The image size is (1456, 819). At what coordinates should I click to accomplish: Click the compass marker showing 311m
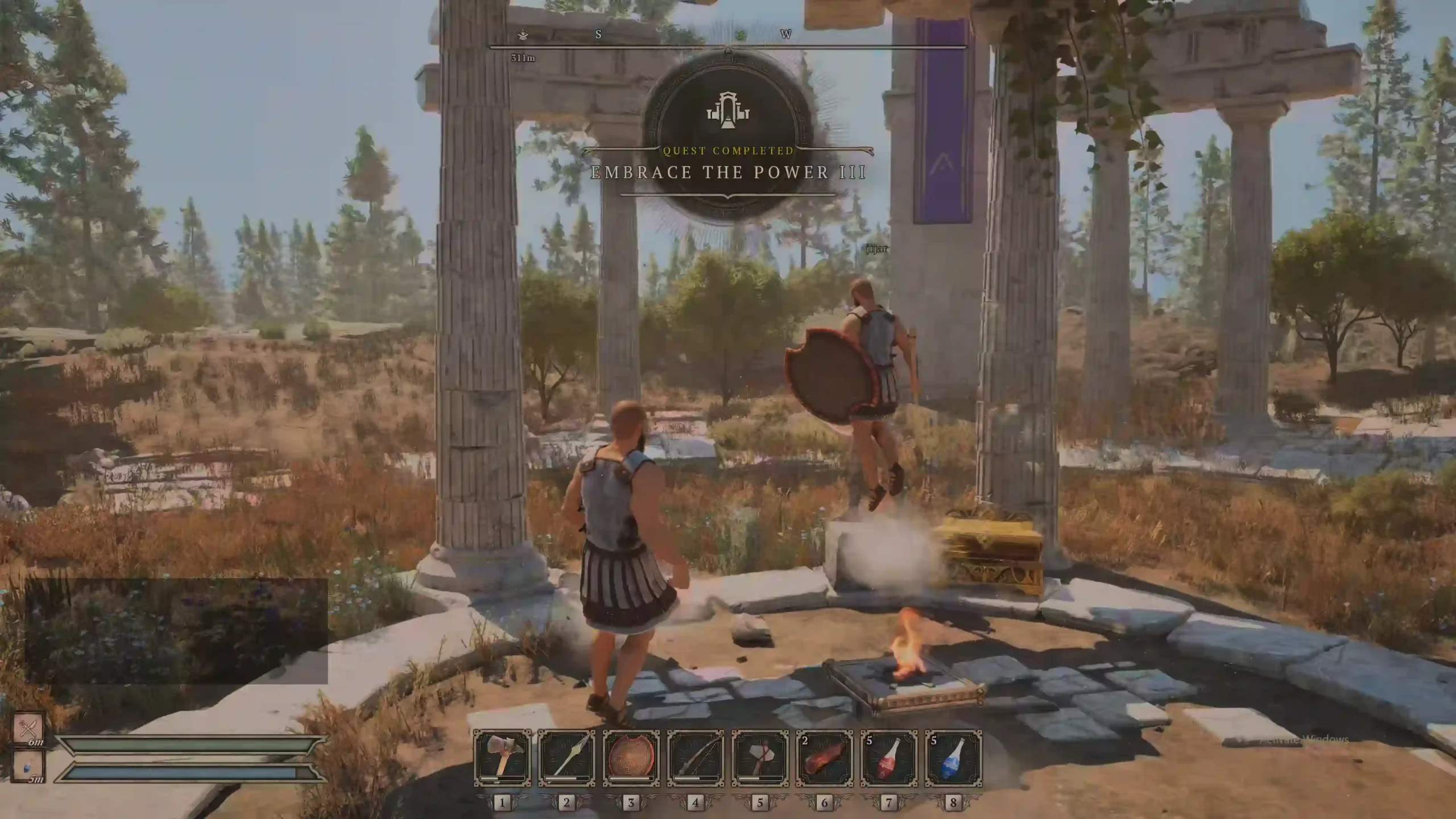point(523,35)
